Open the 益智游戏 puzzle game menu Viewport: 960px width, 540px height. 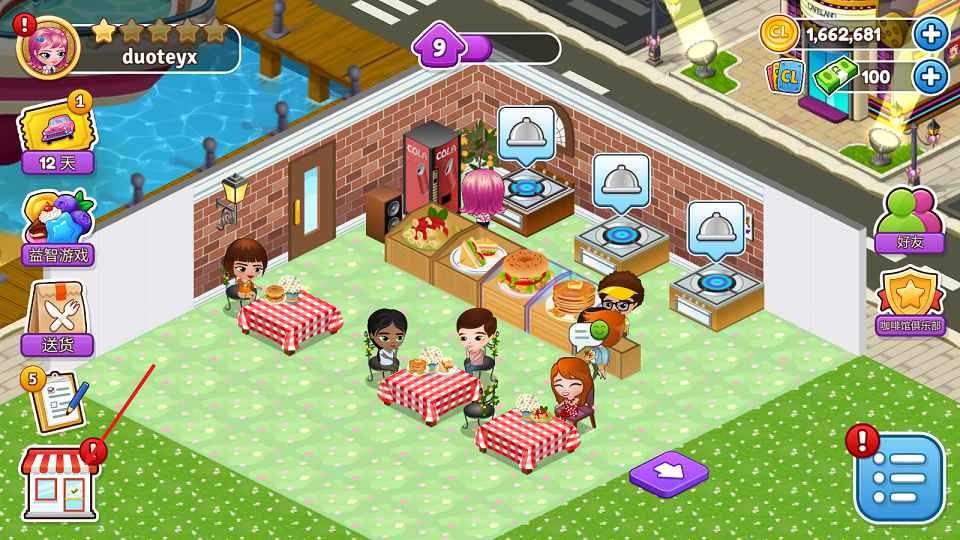click(x=59, y=227)
